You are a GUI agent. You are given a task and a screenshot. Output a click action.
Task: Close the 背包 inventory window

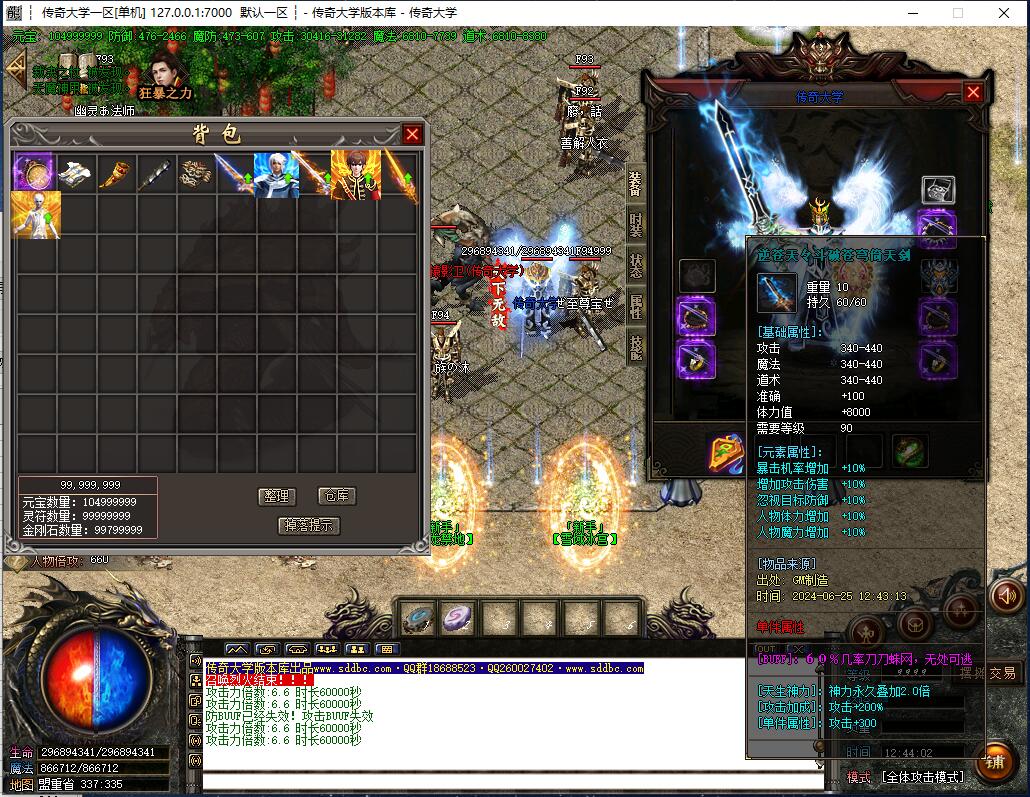412,134
